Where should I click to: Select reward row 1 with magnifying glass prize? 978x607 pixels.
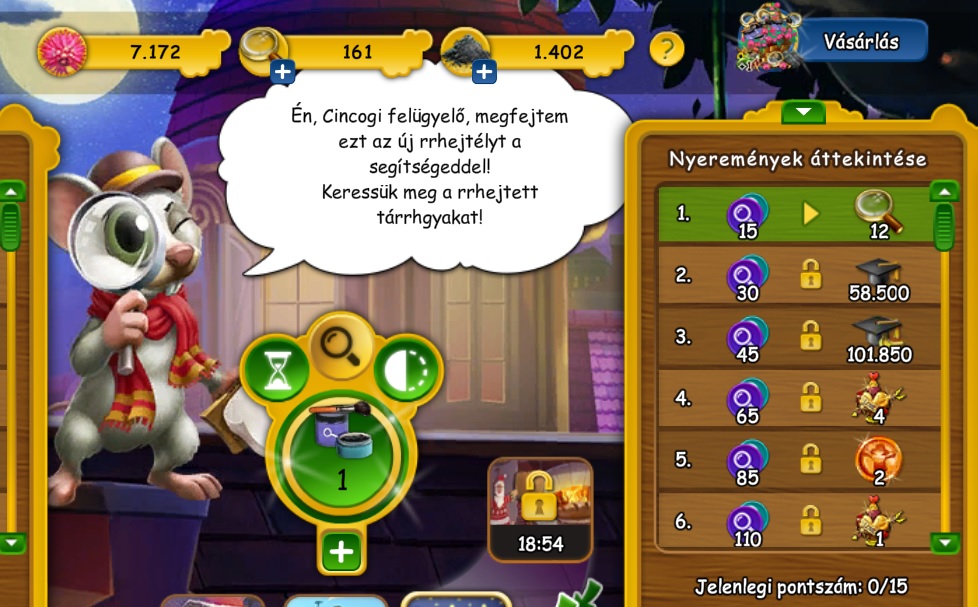[x=797, y=214]
